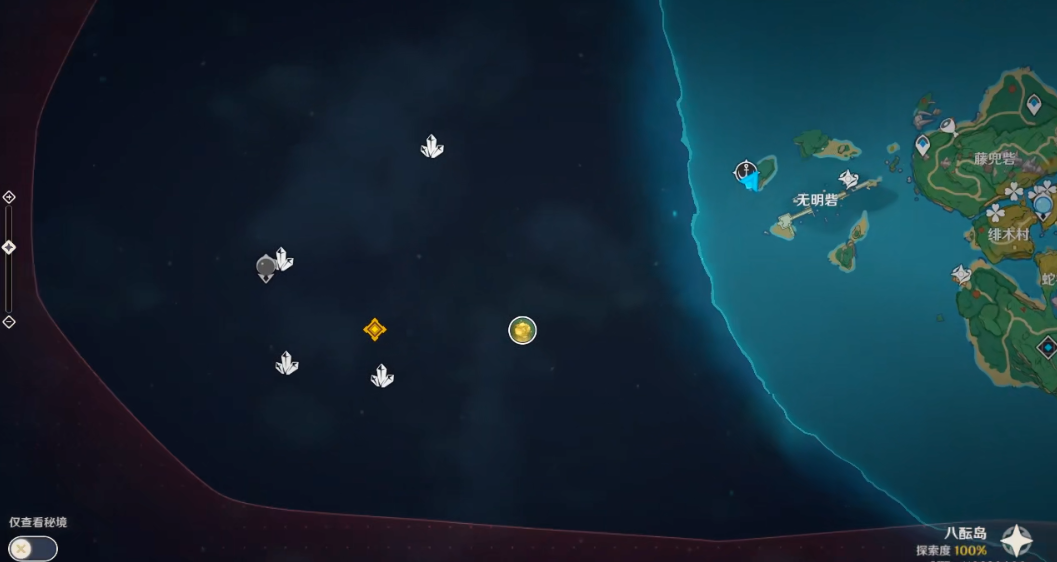Select the light blue orb marker near 绯木村
This screenshot has width=1057, height=562.
tap(1043, 206)
